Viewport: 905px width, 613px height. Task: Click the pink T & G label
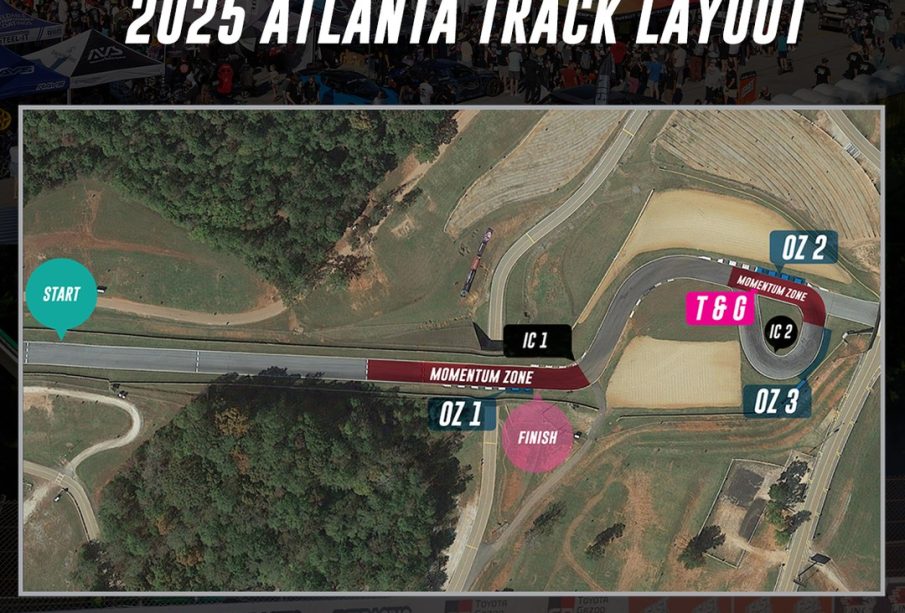point(720,309)
